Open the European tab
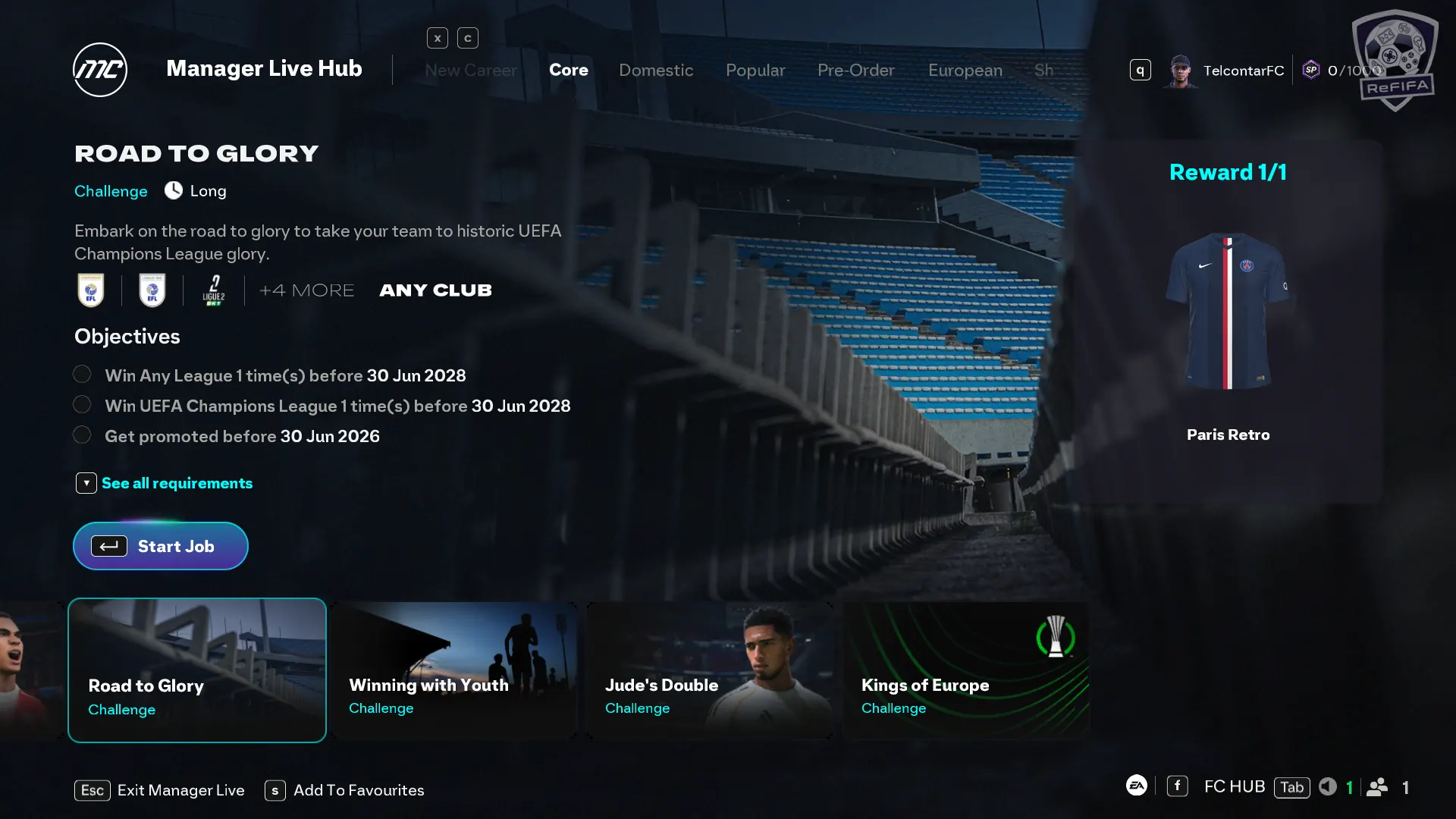This screenshot has height=819, width=1456. click(965, 71)
